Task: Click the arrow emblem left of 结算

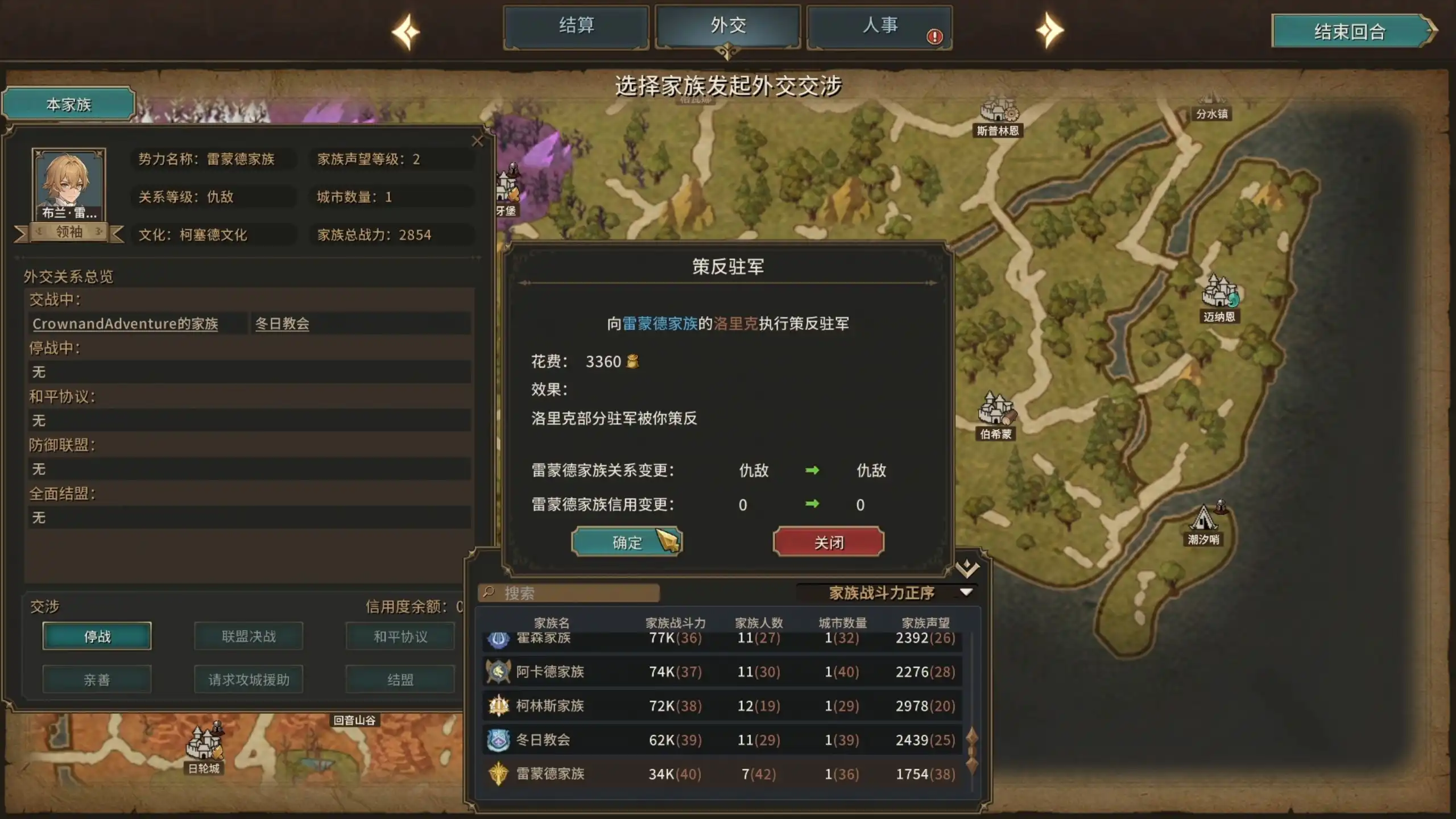Action: click(x=407, y=31)
